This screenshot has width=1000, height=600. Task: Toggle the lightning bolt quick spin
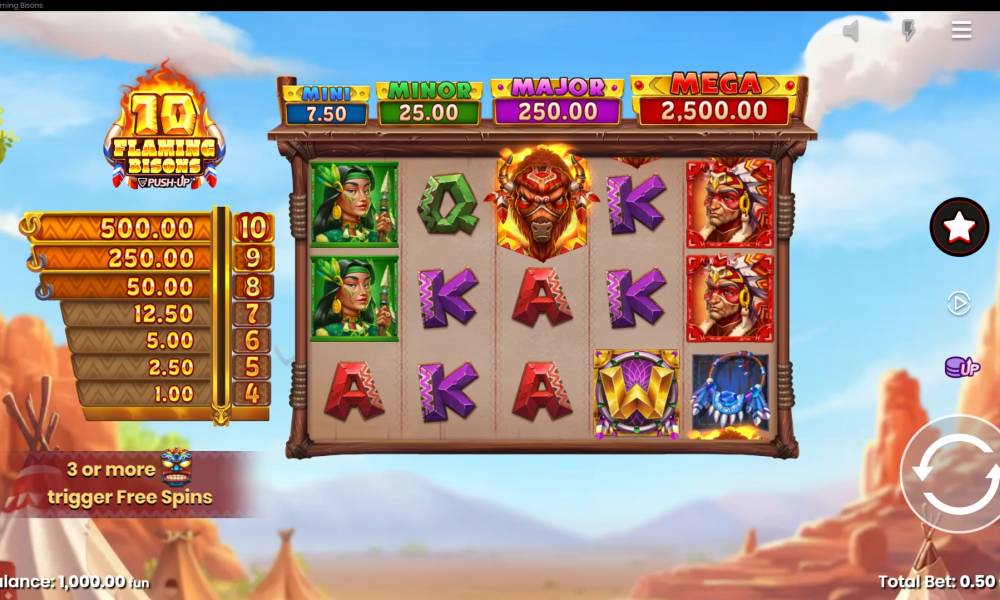click(x=908, y=31)
